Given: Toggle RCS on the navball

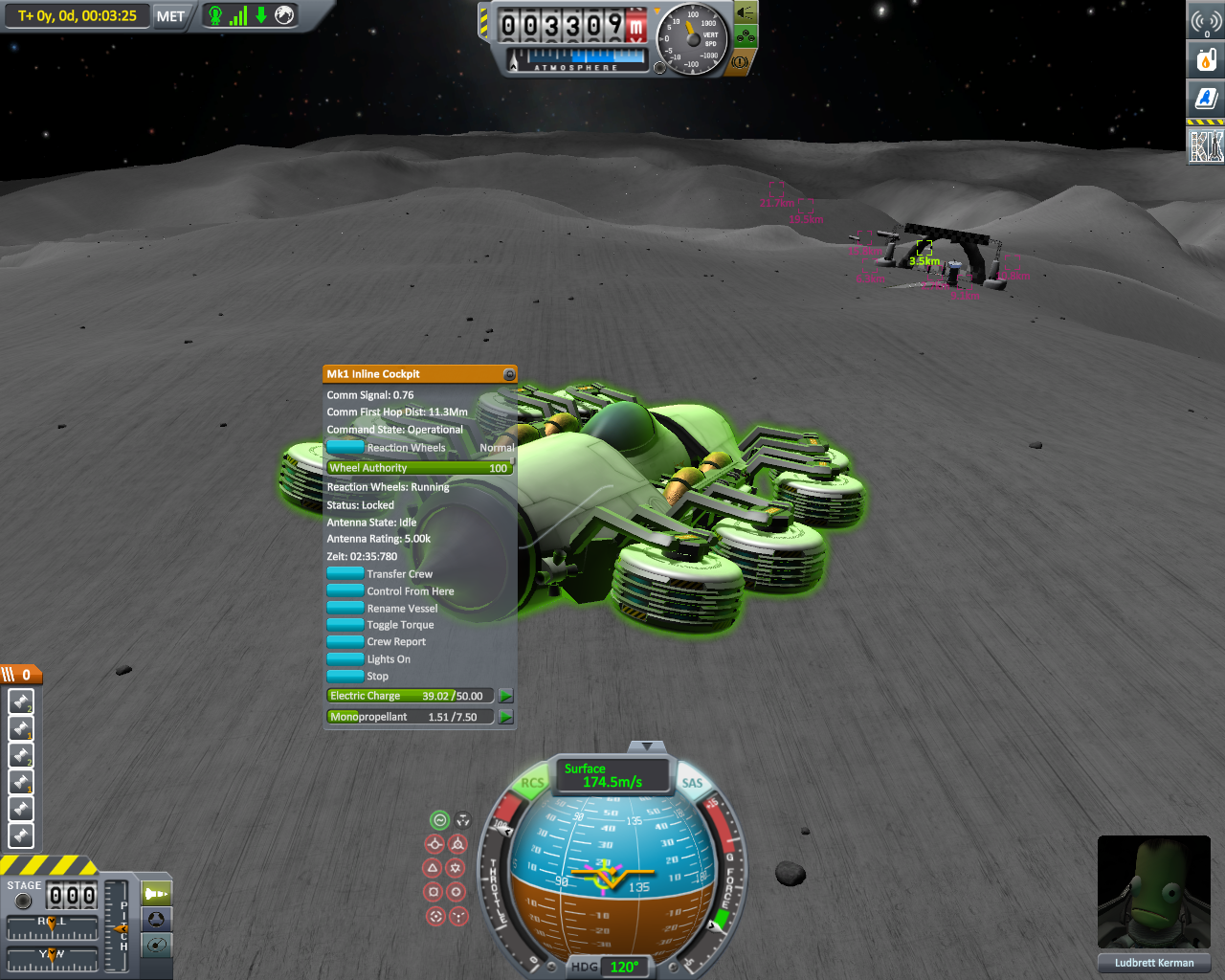Looking at the screenshot, I should coord(532,783).
